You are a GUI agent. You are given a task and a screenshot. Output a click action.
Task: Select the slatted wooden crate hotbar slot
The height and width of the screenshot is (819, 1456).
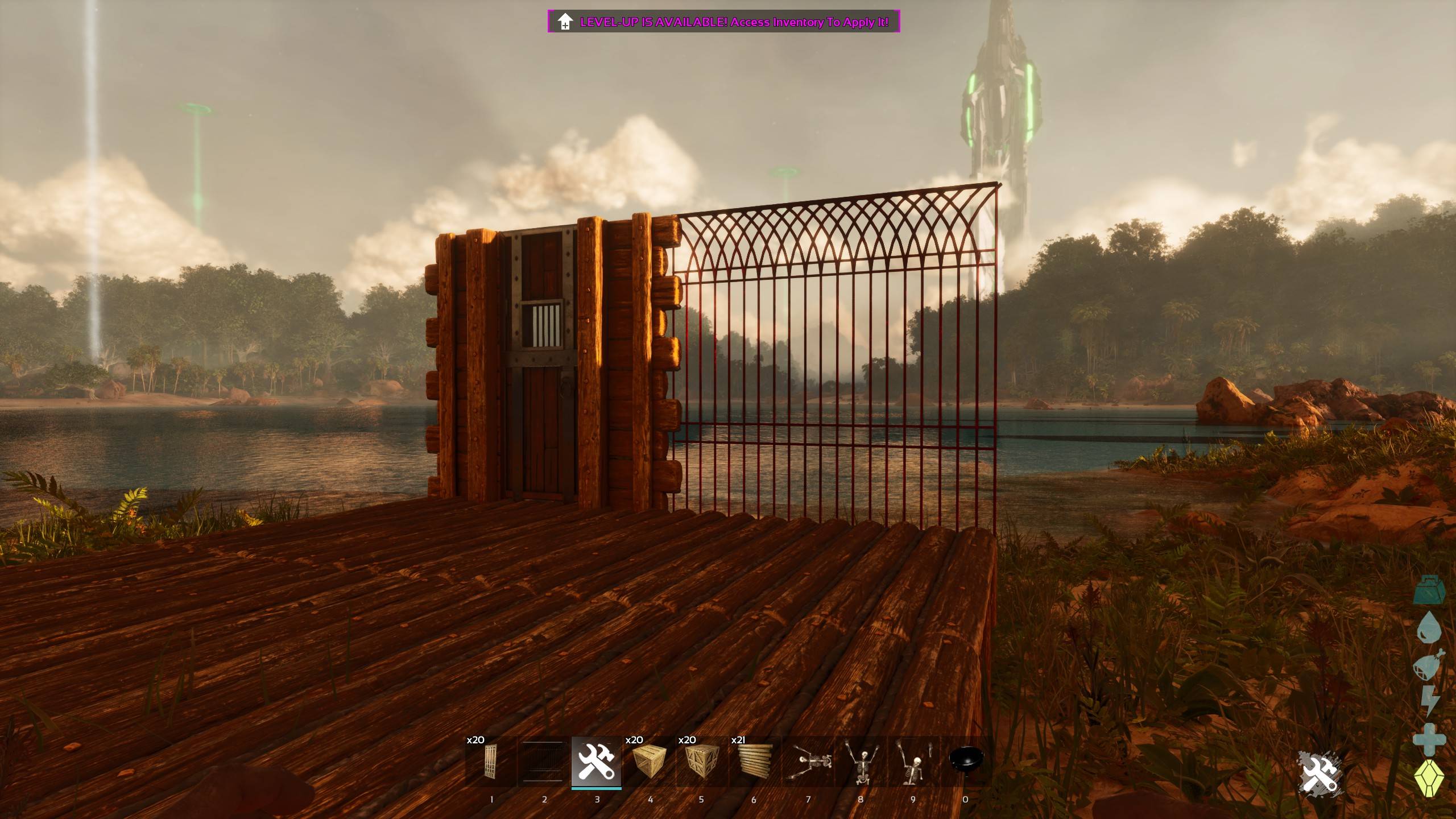point(649,762)
